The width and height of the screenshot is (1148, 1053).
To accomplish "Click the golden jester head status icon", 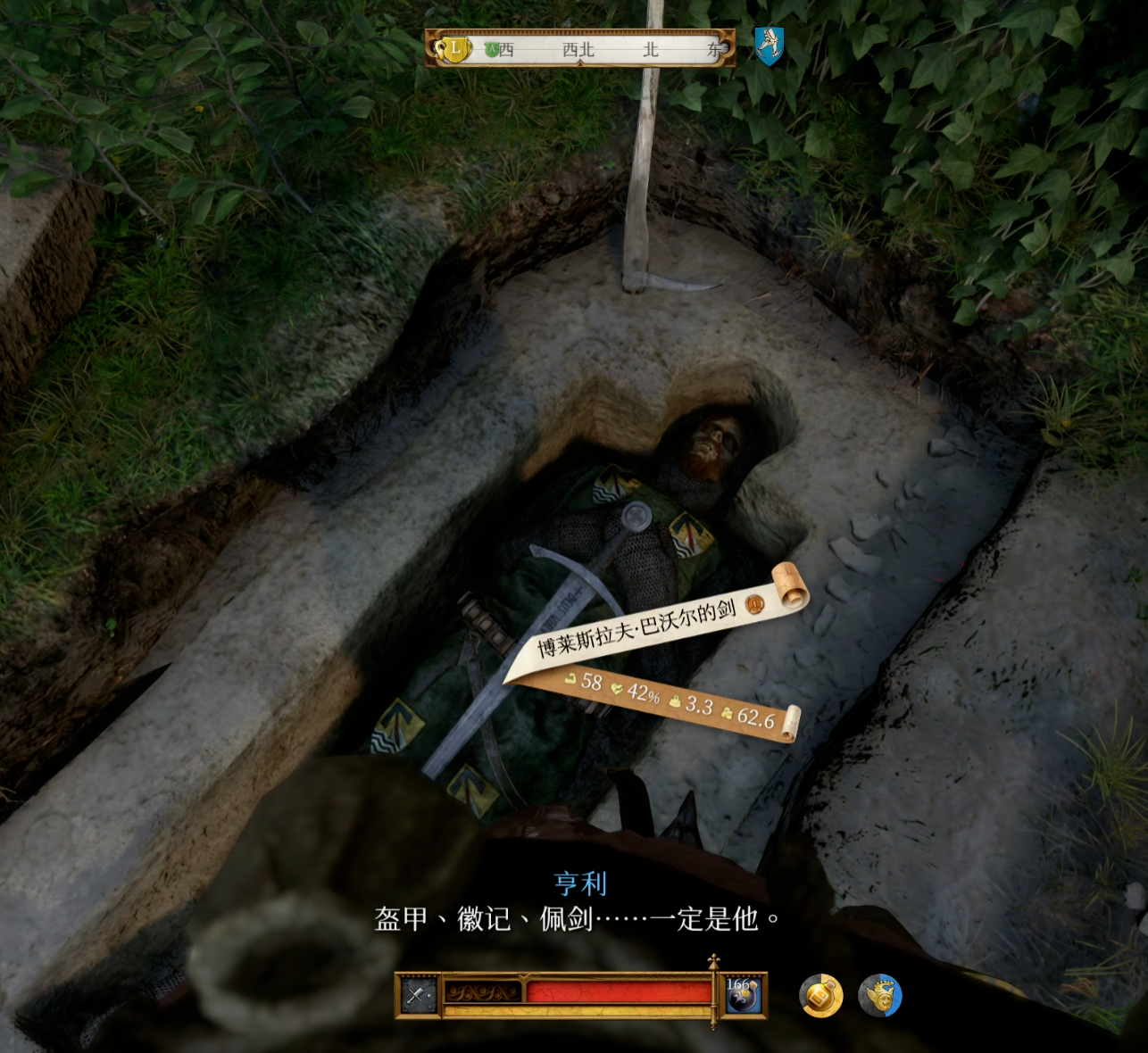I will (880, 996).
